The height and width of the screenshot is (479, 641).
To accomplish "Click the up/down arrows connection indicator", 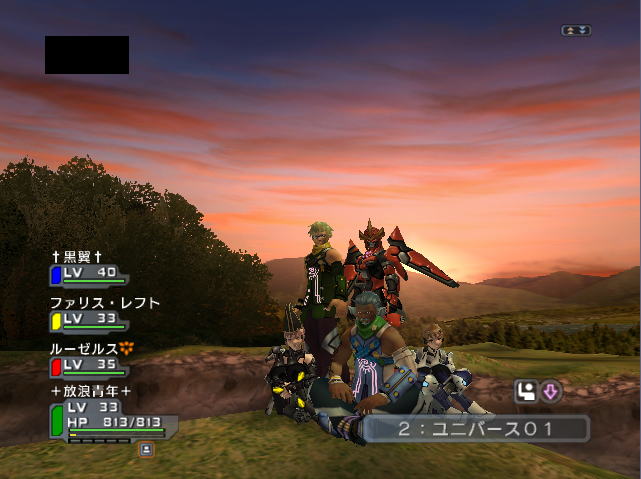I will 576,31.
